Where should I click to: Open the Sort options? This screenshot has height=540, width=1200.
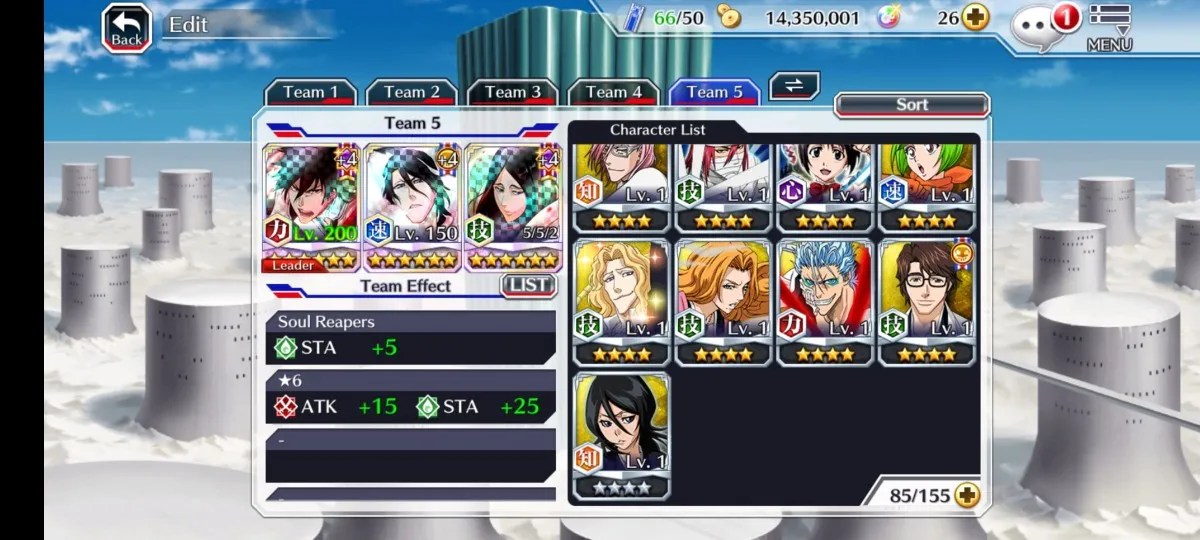(x=911, y=105)
